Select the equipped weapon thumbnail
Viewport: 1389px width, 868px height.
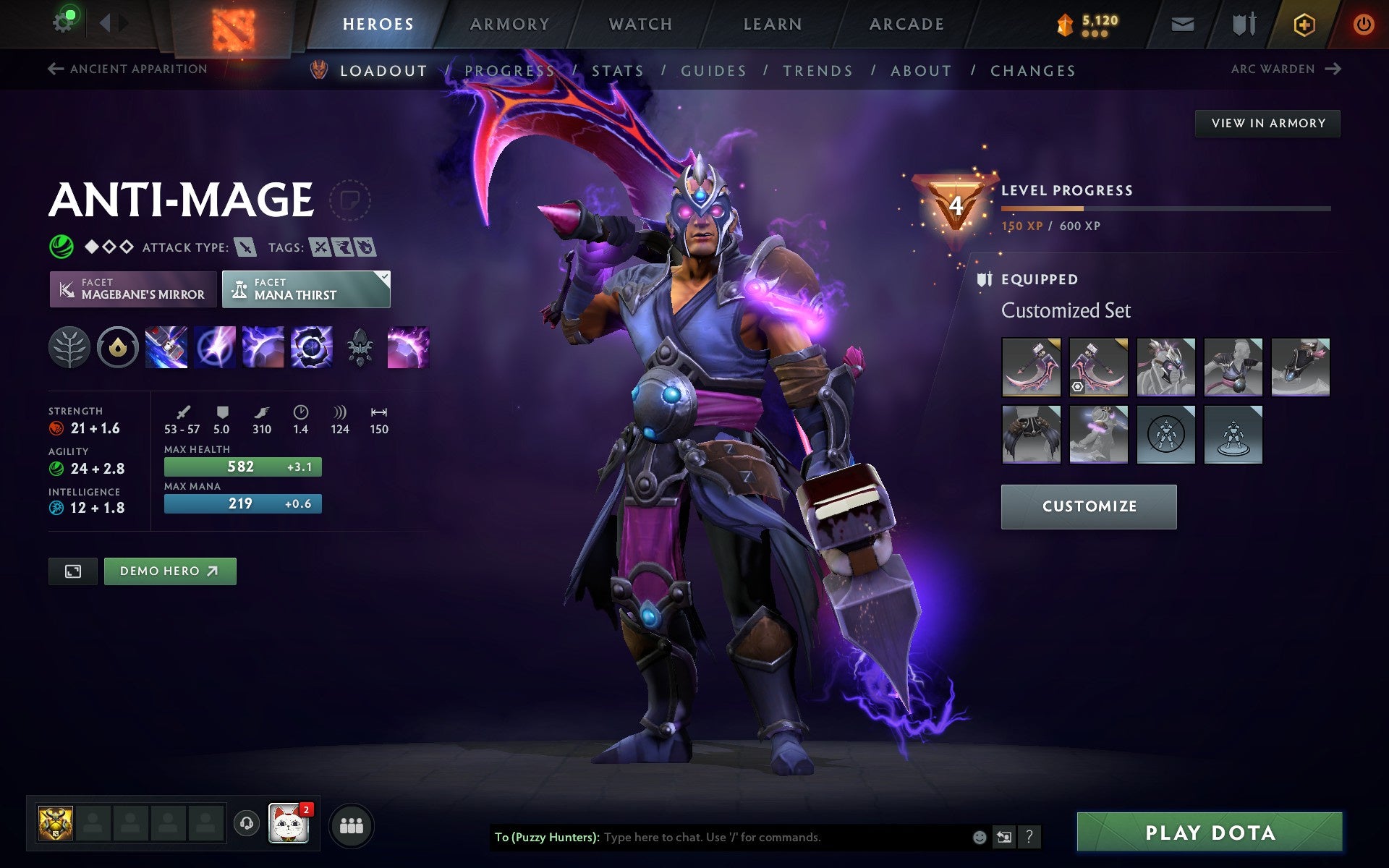(1032, 367)
